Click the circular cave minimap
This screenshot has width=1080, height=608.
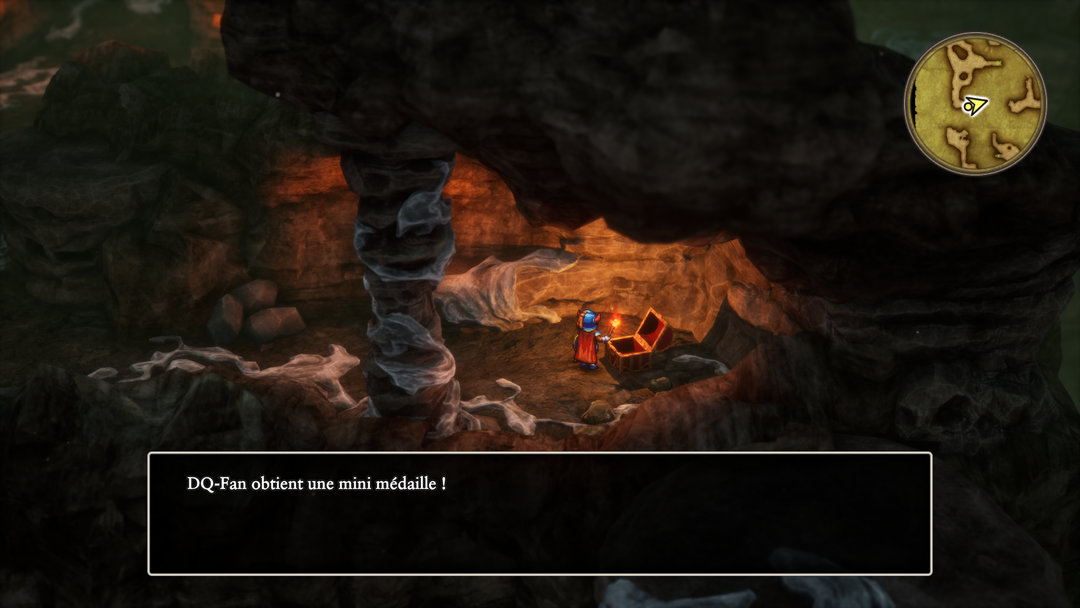point(975,103)
